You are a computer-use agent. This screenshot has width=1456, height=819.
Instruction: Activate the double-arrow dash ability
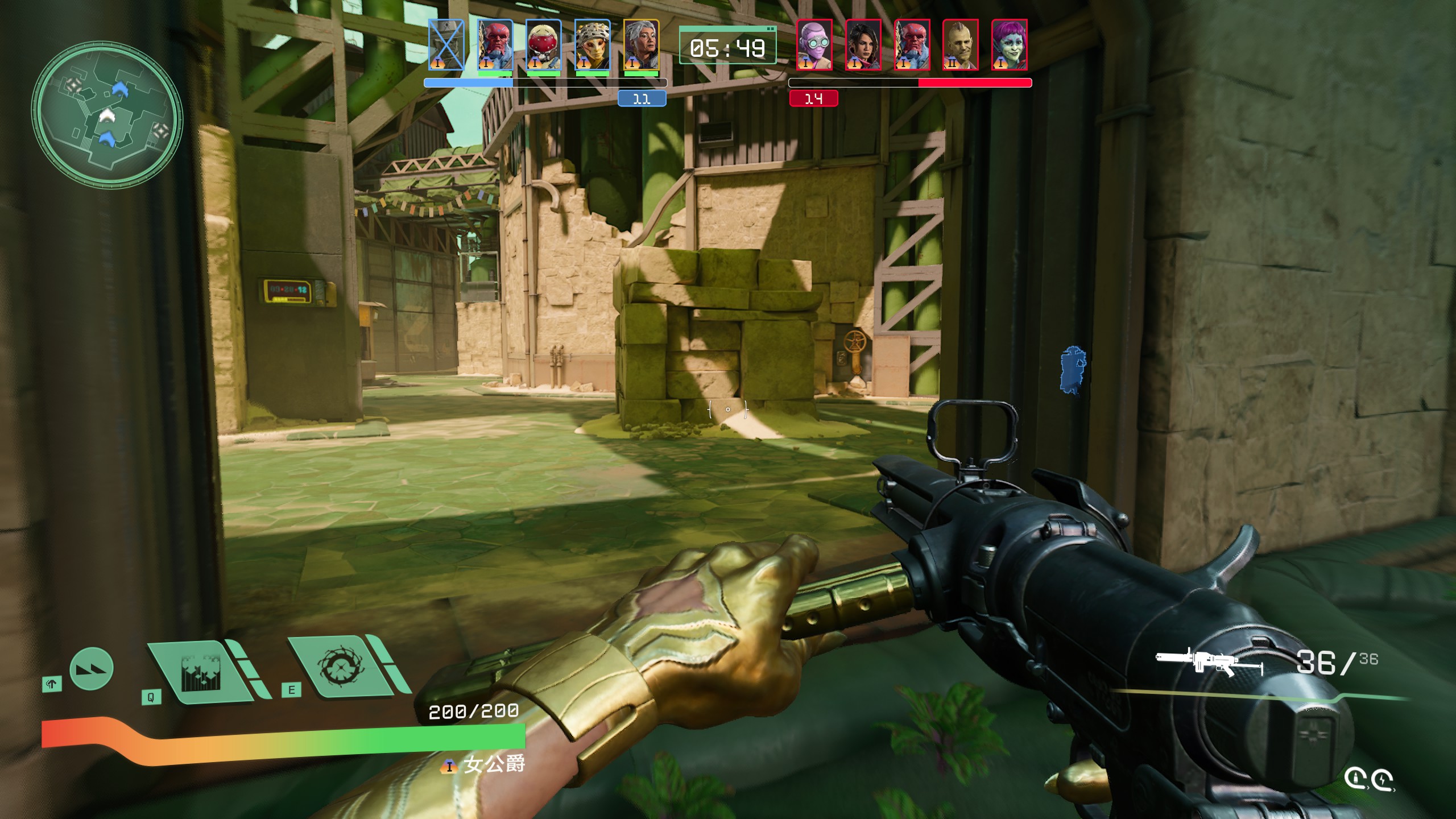tap(92, 669)
